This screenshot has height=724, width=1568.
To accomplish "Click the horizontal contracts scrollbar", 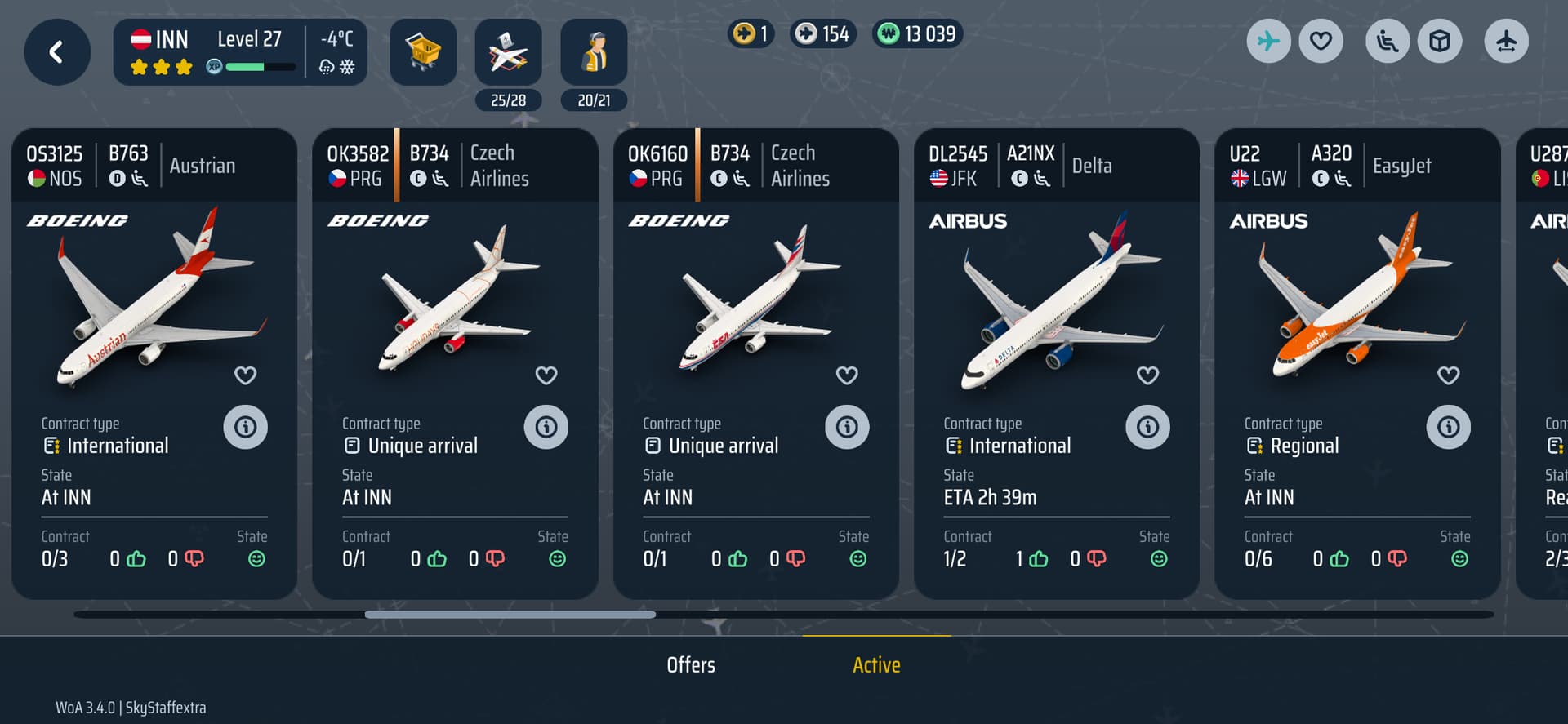I will (x=510, y=615).
